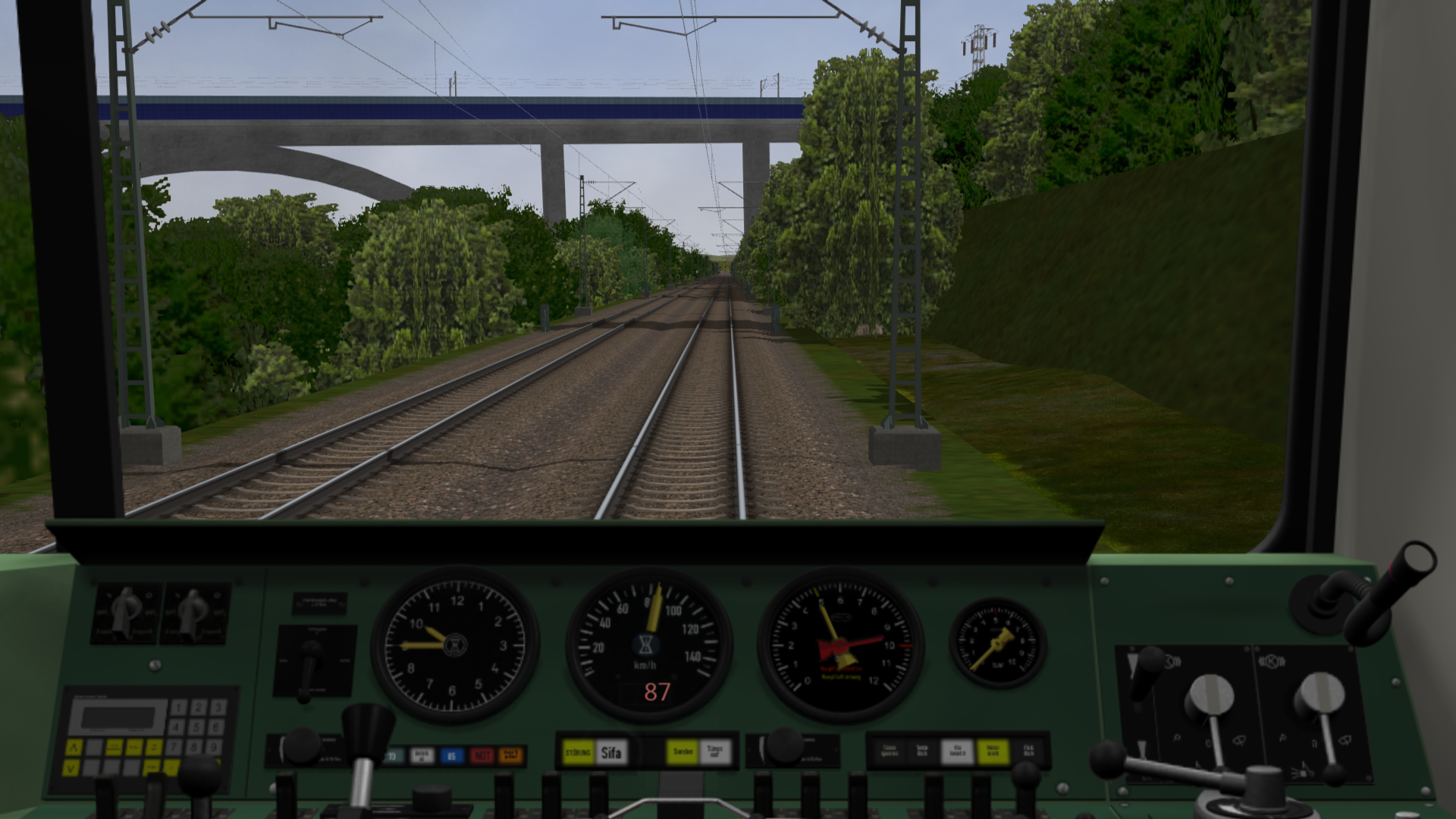Image resolution: width=1456 pixels, height=819 pixels.
Task: Acknowledge the white Sifa indicator button
Action: point(611,752)
